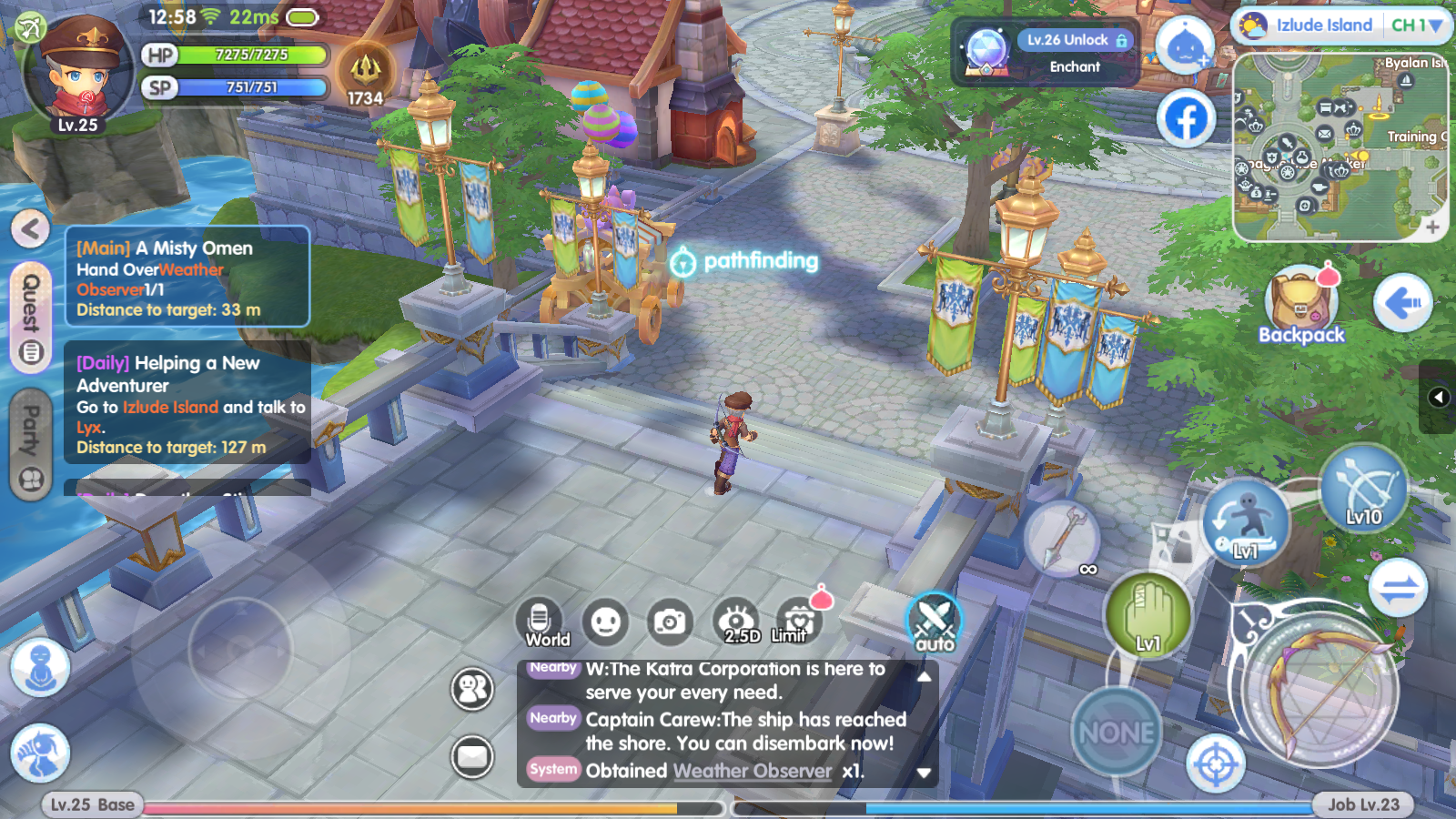This screenshot has width=1456, height=819.
Task: Open the Backpack inventory
Action: point(1301,307)
